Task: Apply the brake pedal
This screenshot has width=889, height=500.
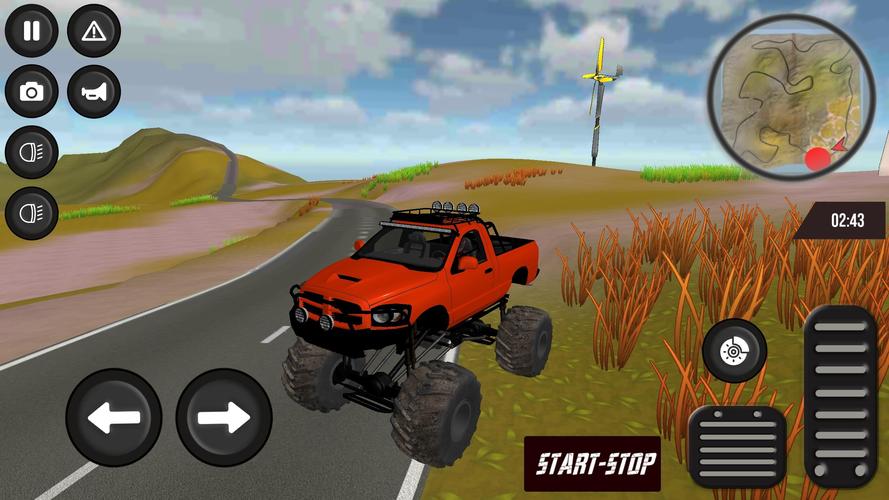Action: pos(737,447)
